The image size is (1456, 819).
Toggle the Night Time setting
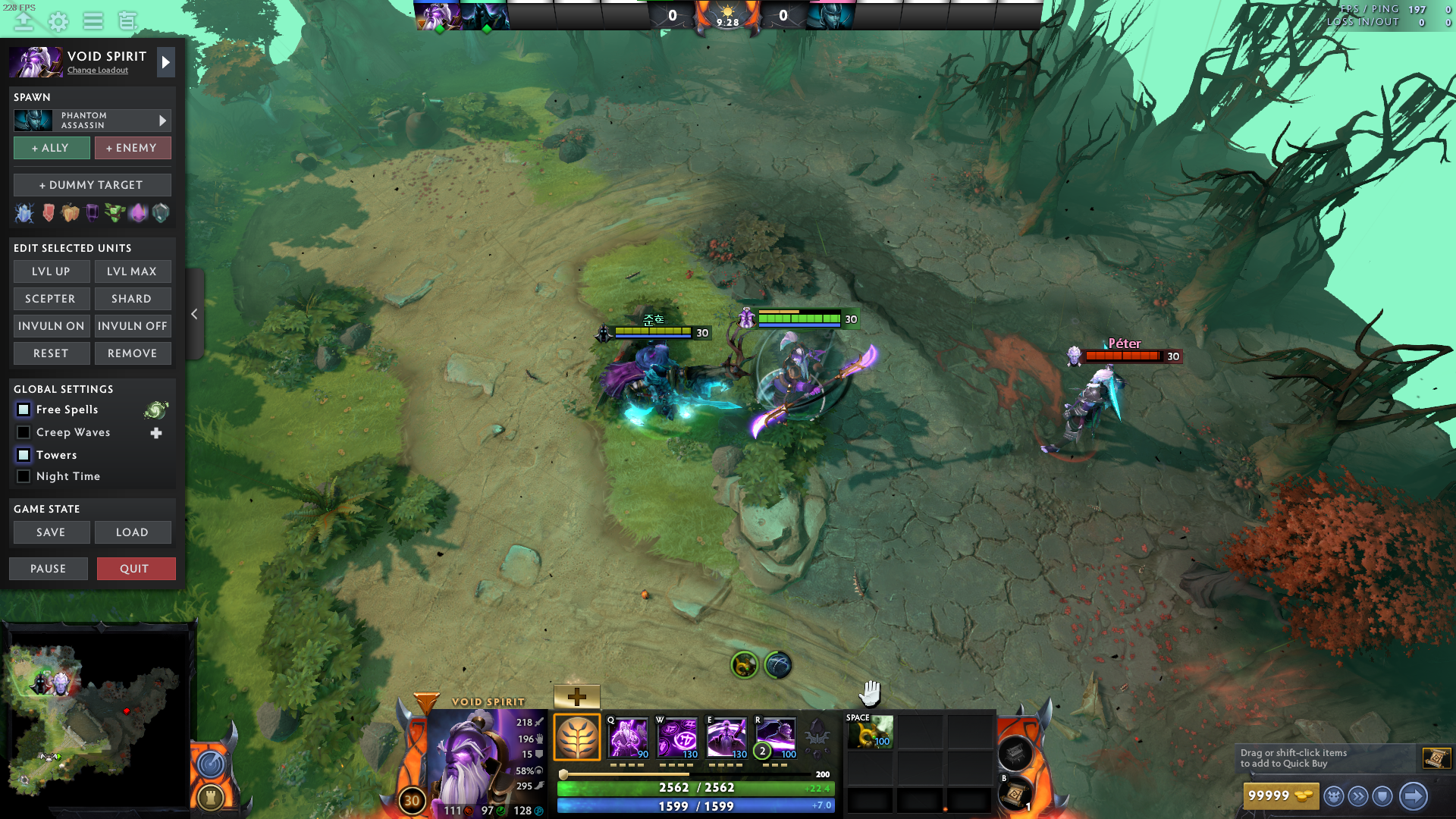[24, 476]
